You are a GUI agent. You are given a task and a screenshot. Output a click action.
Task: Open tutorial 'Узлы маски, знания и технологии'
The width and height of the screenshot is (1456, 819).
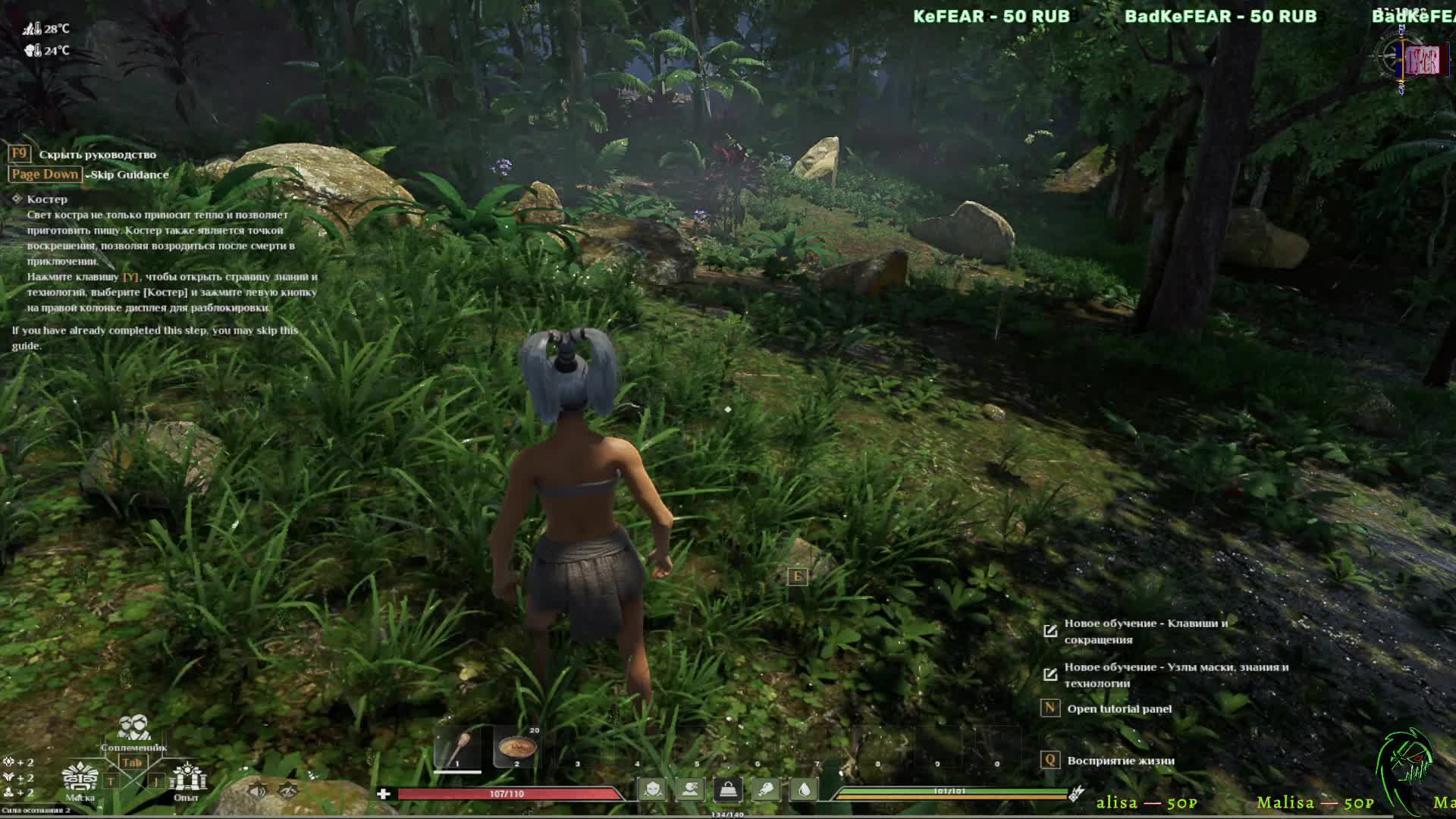(x=1175, y=675)
